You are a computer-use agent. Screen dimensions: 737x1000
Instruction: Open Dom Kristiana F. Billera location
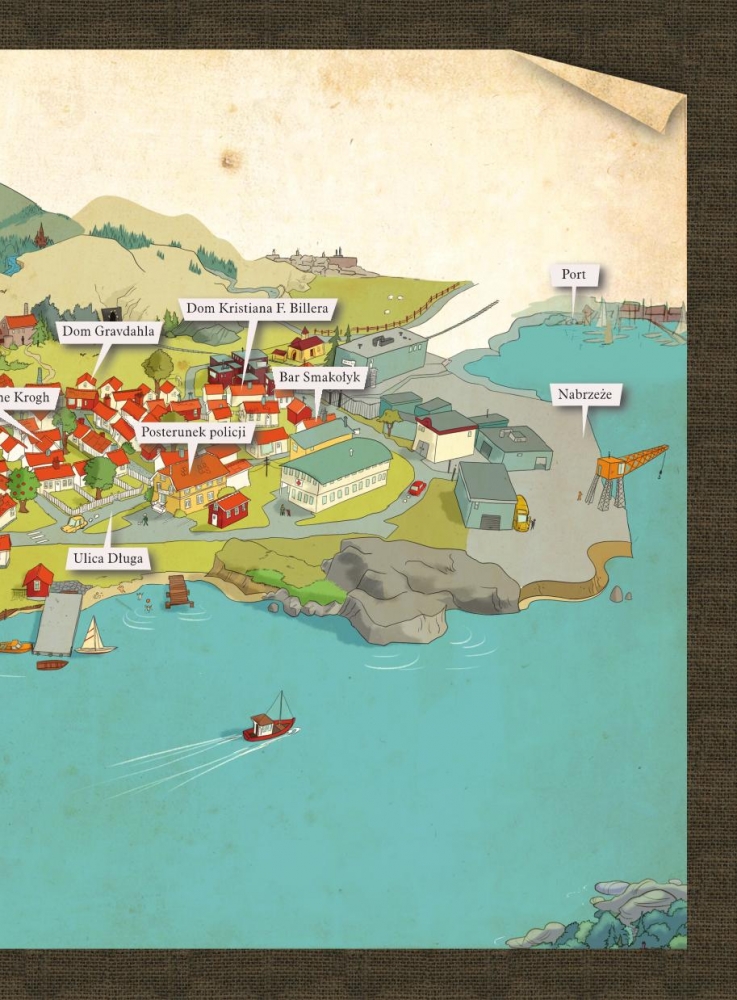pyautogui.click(x=257, y=308)
